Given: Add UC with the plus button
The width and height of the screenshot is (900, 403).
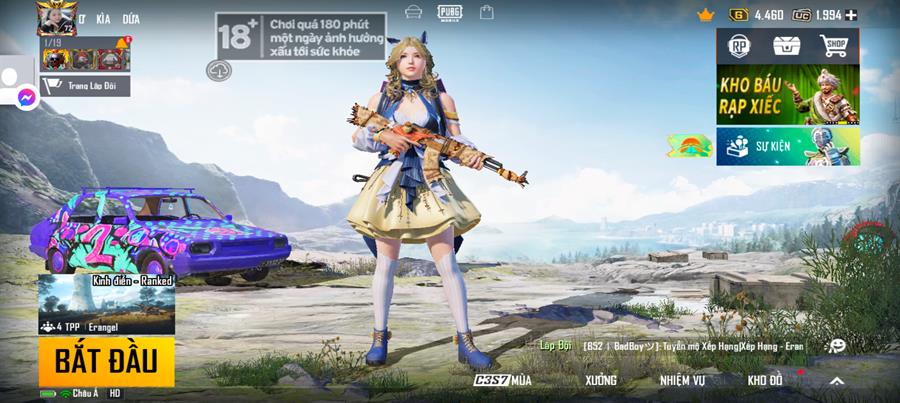Looking at the screenshot, I should click(x=851, y=15).
